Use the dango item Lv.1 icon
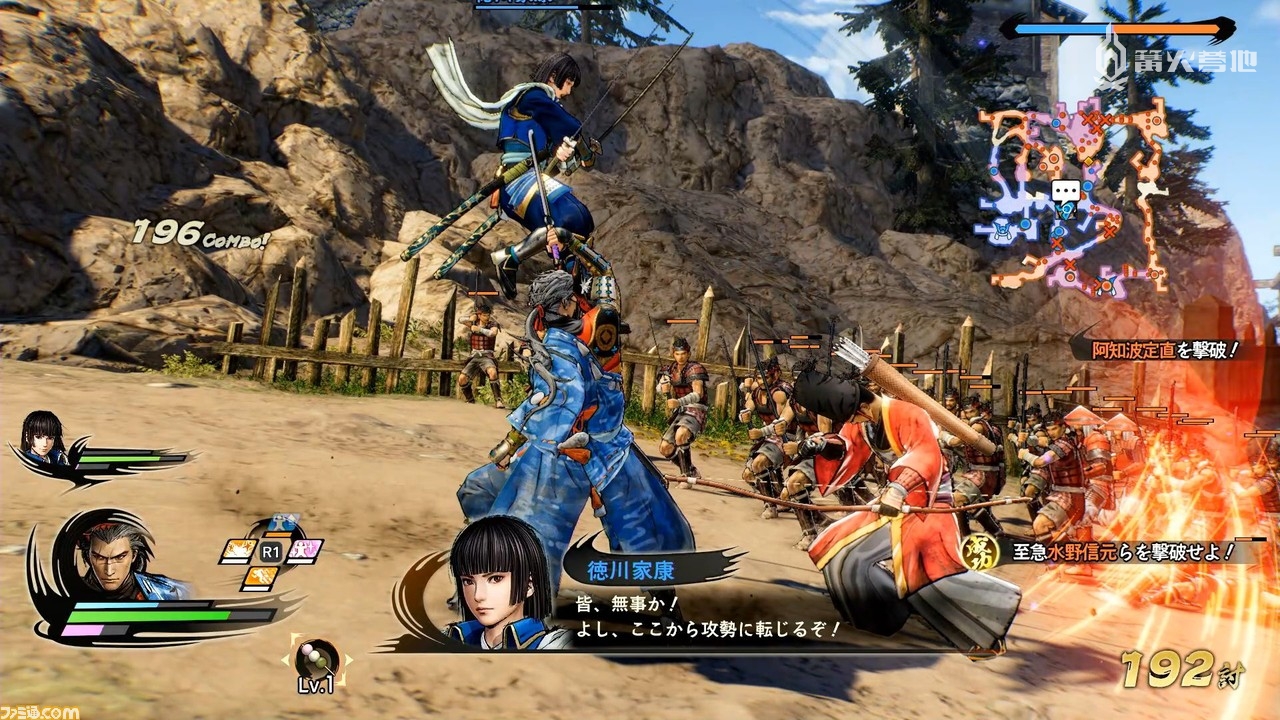The image size is (1280, 720). point(318,659)
